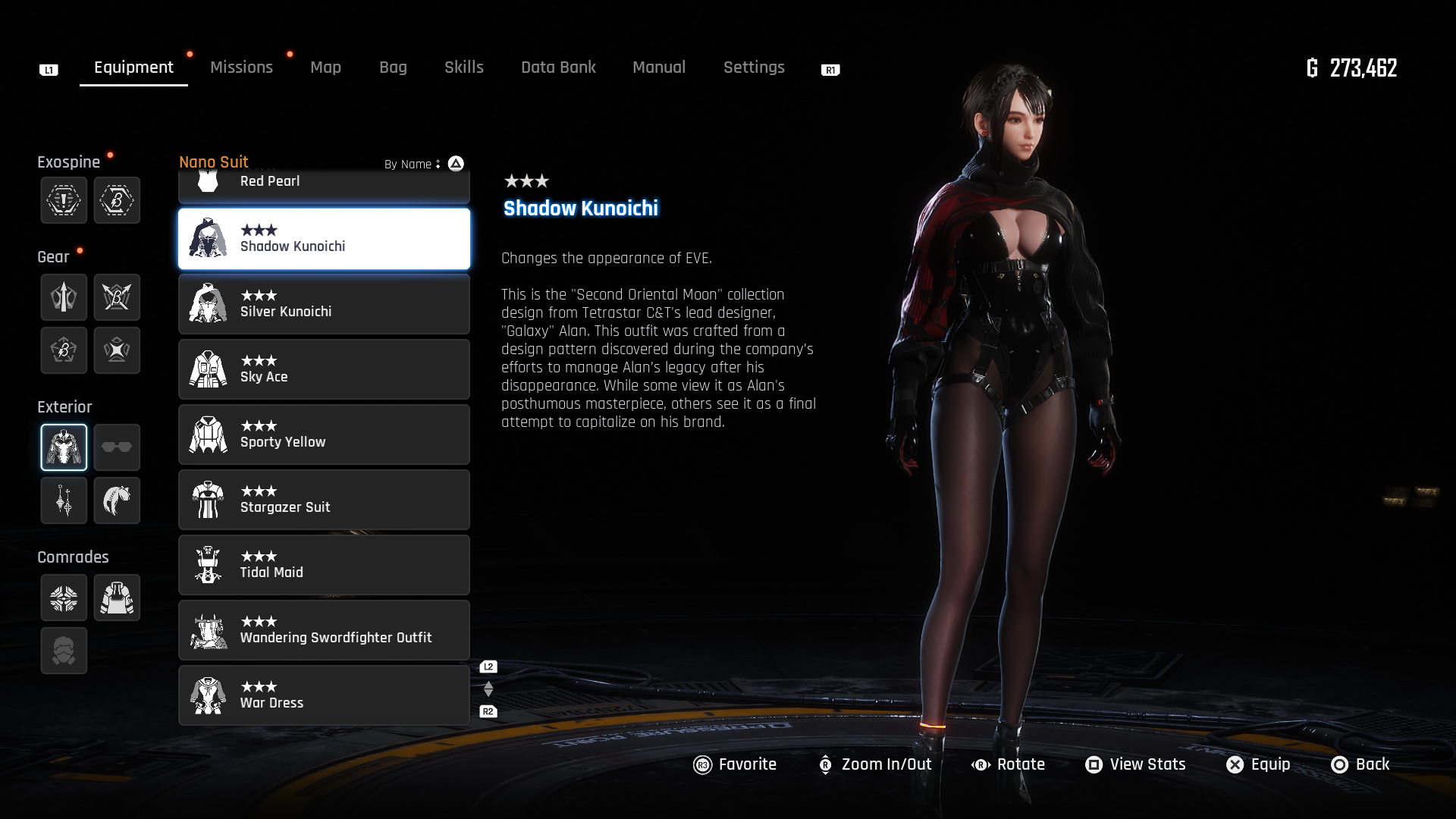Switch to the Missions tab

click(241, 67)
